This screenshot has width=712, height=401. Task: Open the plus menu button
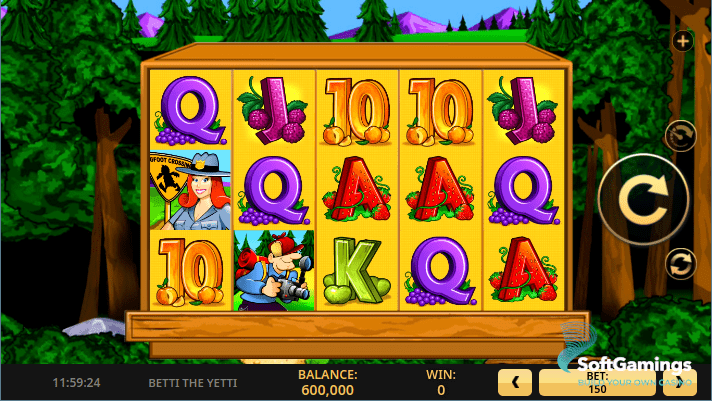pos(683,41)
